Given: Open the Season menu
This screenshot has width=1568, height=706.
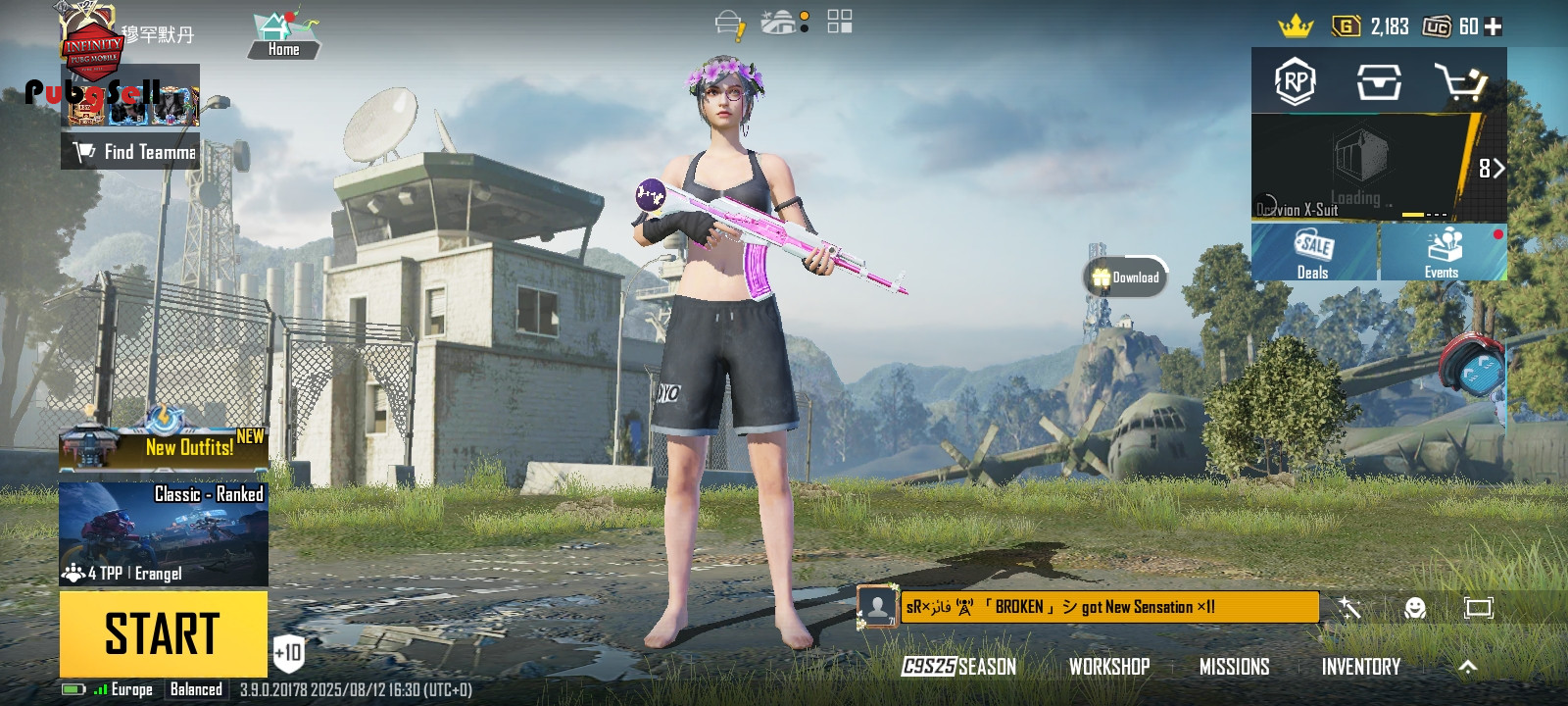Looking at the screenshot, I should [959, 667].
